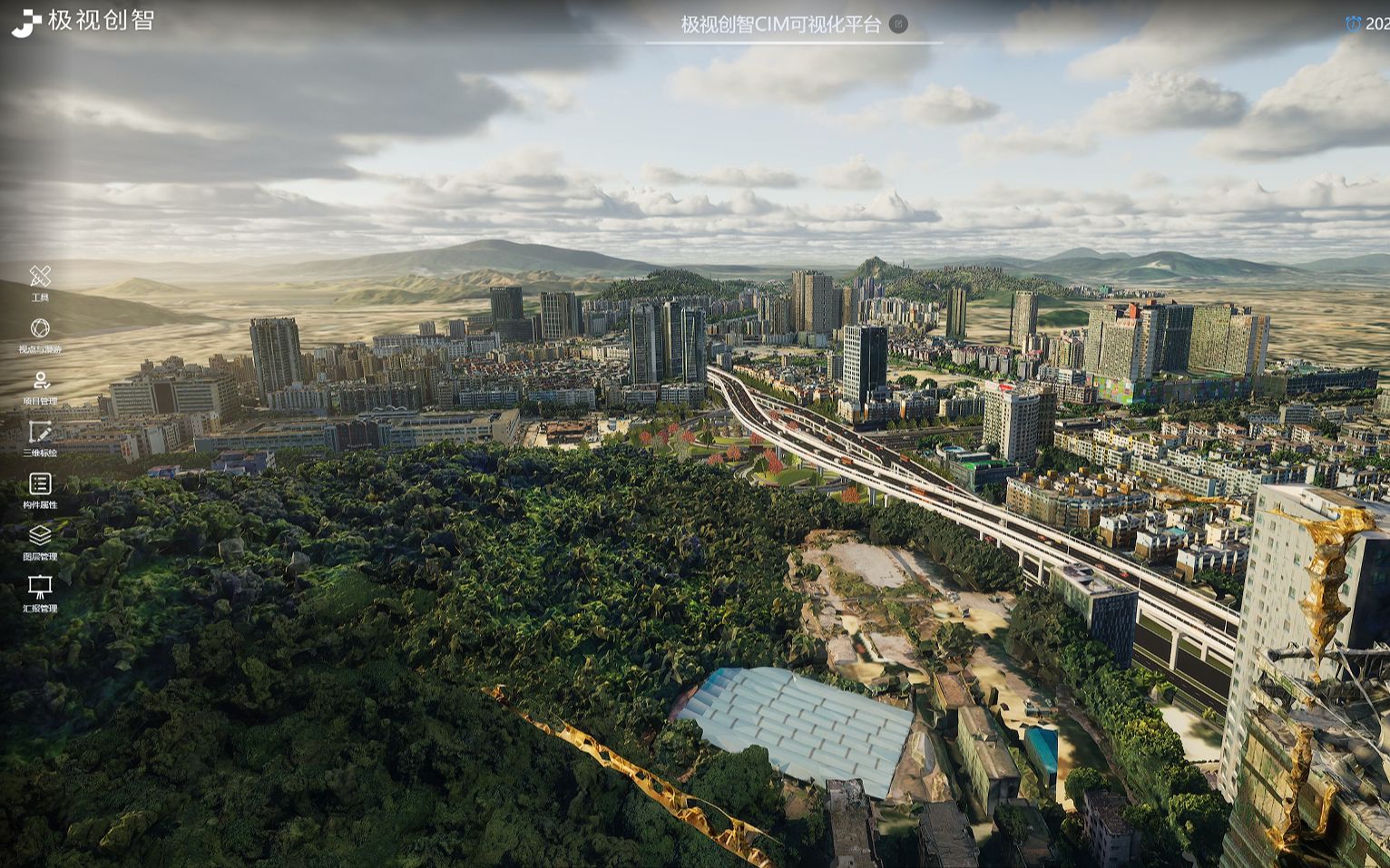Open the 工具 (Tools) panel
Viewport: 1390px width, 868px height.
click(x=40, y=278)
